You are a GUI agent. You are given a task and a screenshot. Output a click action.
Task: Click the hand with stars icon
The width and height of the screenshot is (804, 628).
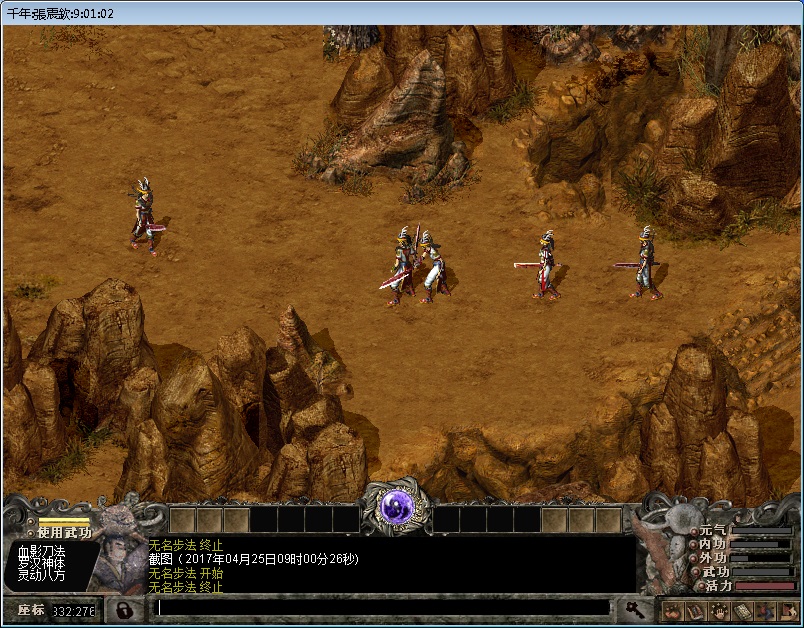717,610
